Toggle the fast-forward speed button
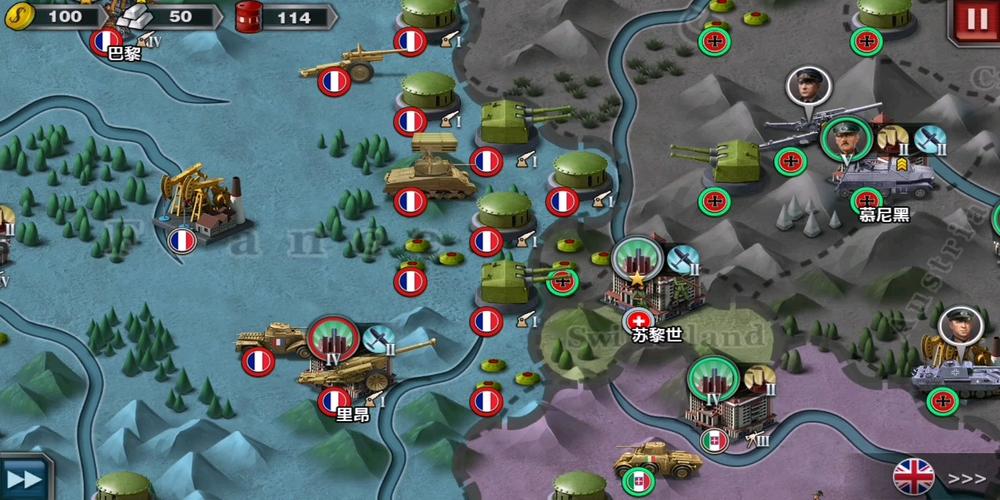This screenshot has height=500, width=1000. click(x=24, y=477)
